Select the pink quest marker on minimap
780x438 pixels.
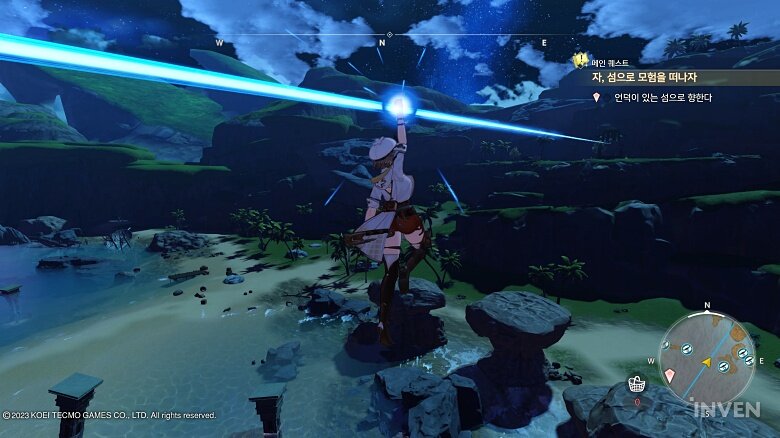coord(670,374)
